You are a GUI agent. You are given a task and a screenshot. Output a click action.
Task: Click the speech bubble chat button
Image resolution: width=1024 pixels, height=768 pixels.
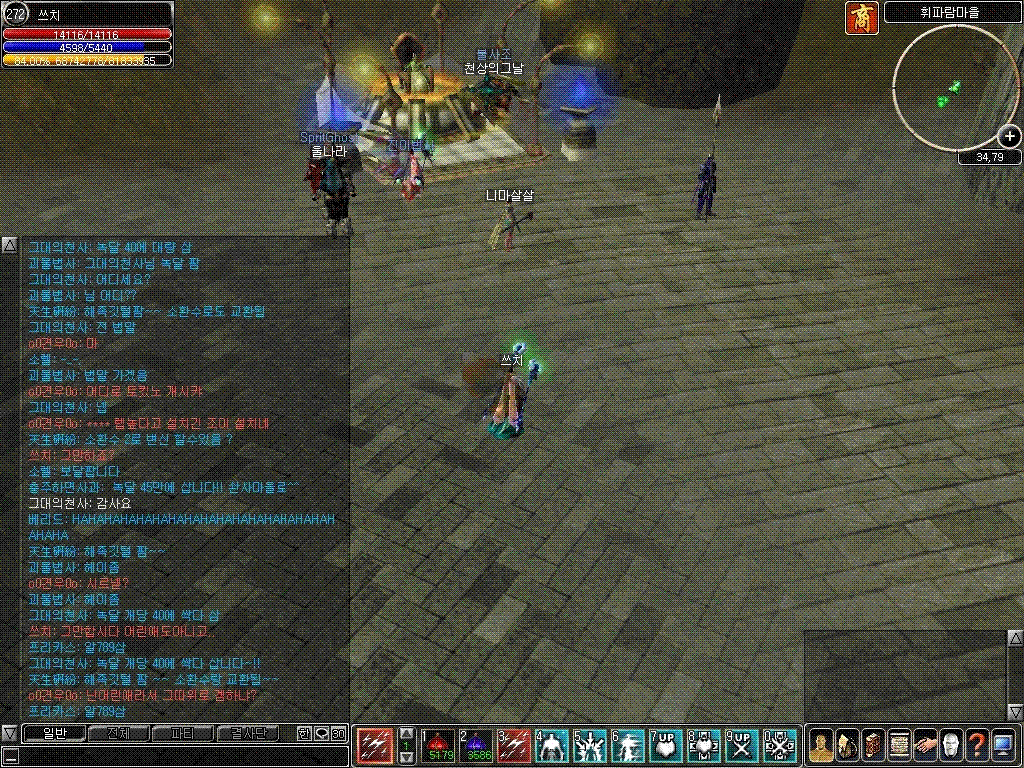click(x=321, y=734)
